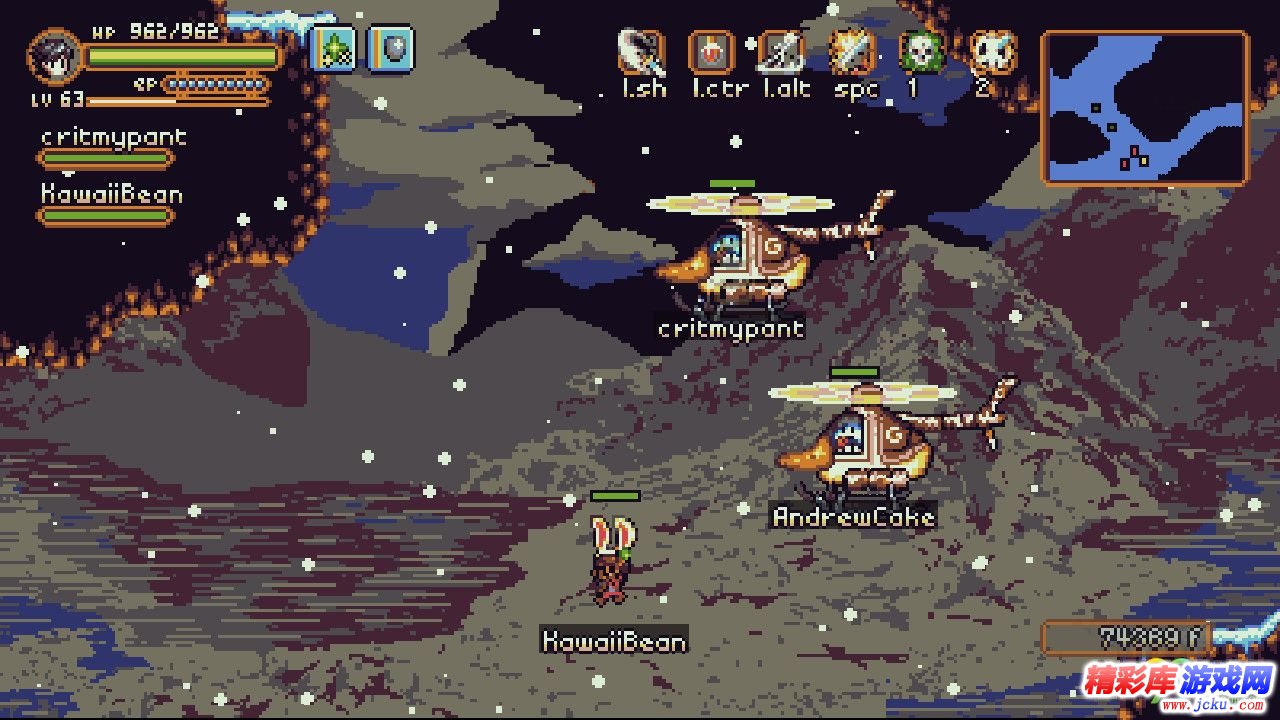
Task: Select party member KawaiiBean in the party list
Action: (111, 194)
